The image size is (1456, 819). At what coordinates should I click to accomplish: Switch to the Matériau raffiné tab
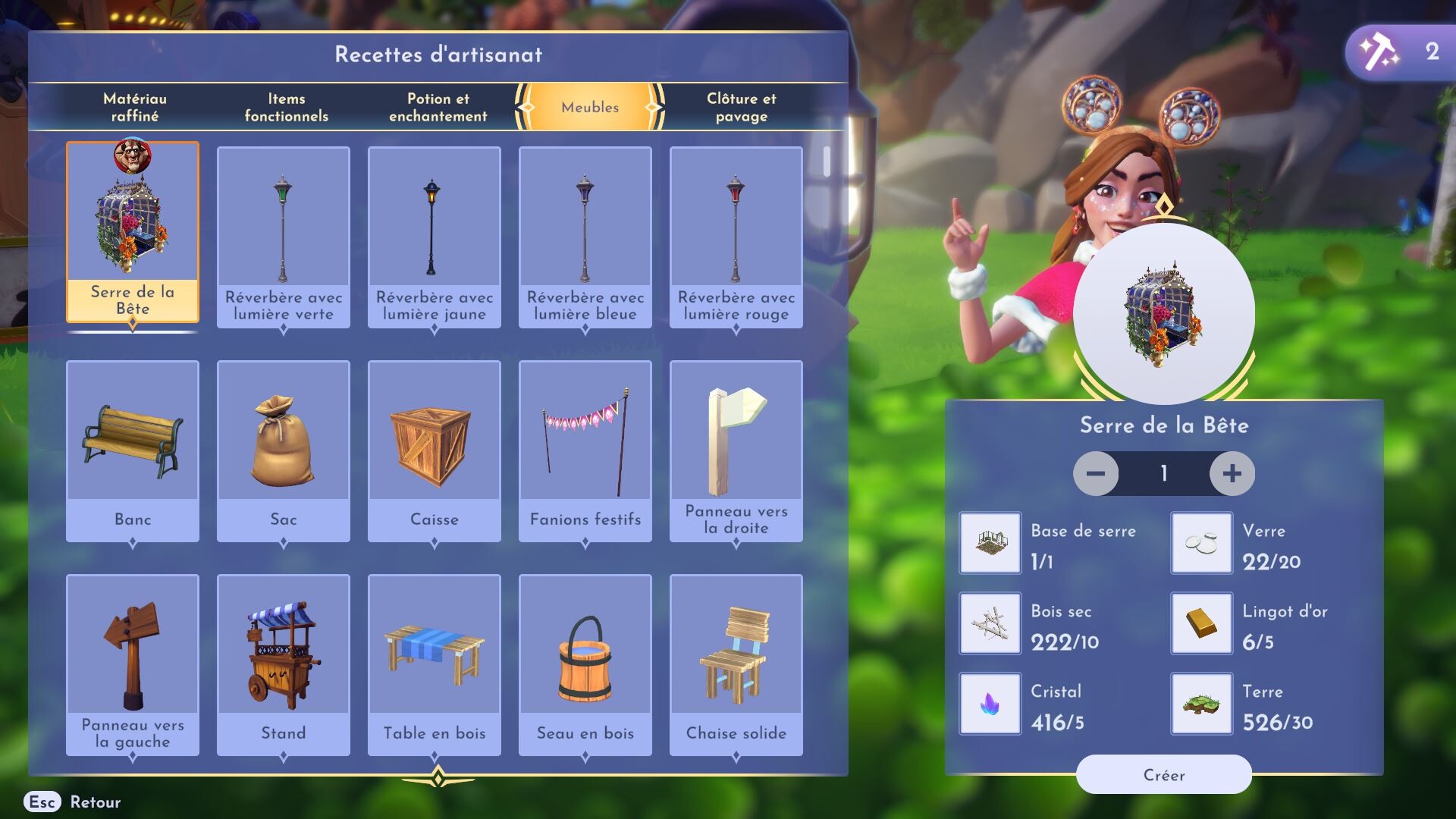pos(135,107)
